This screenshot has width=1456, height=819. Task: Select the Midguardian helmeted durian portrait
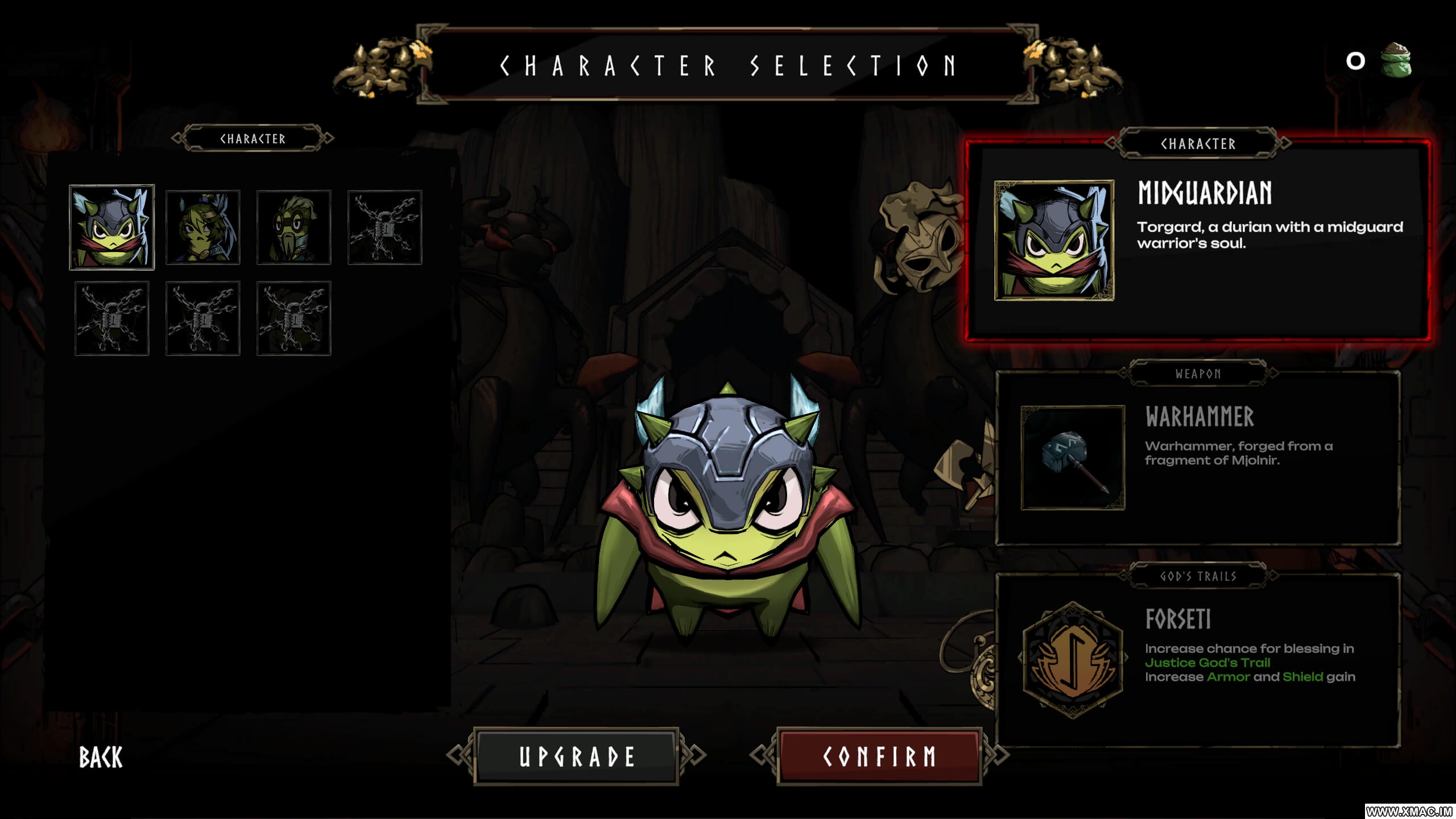(x=112, y=227)
